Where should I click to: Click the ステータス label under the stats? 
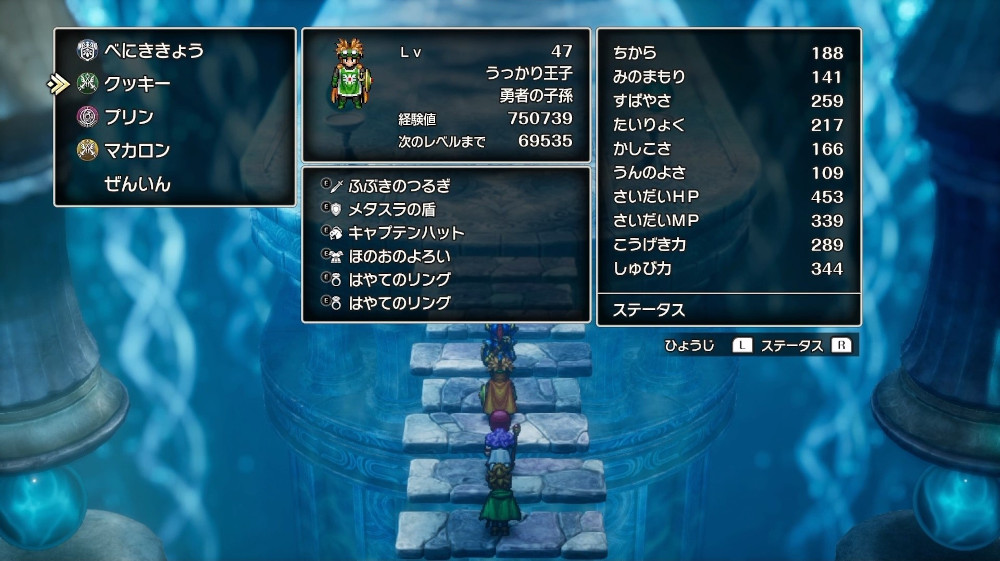(x=648, y=310)
